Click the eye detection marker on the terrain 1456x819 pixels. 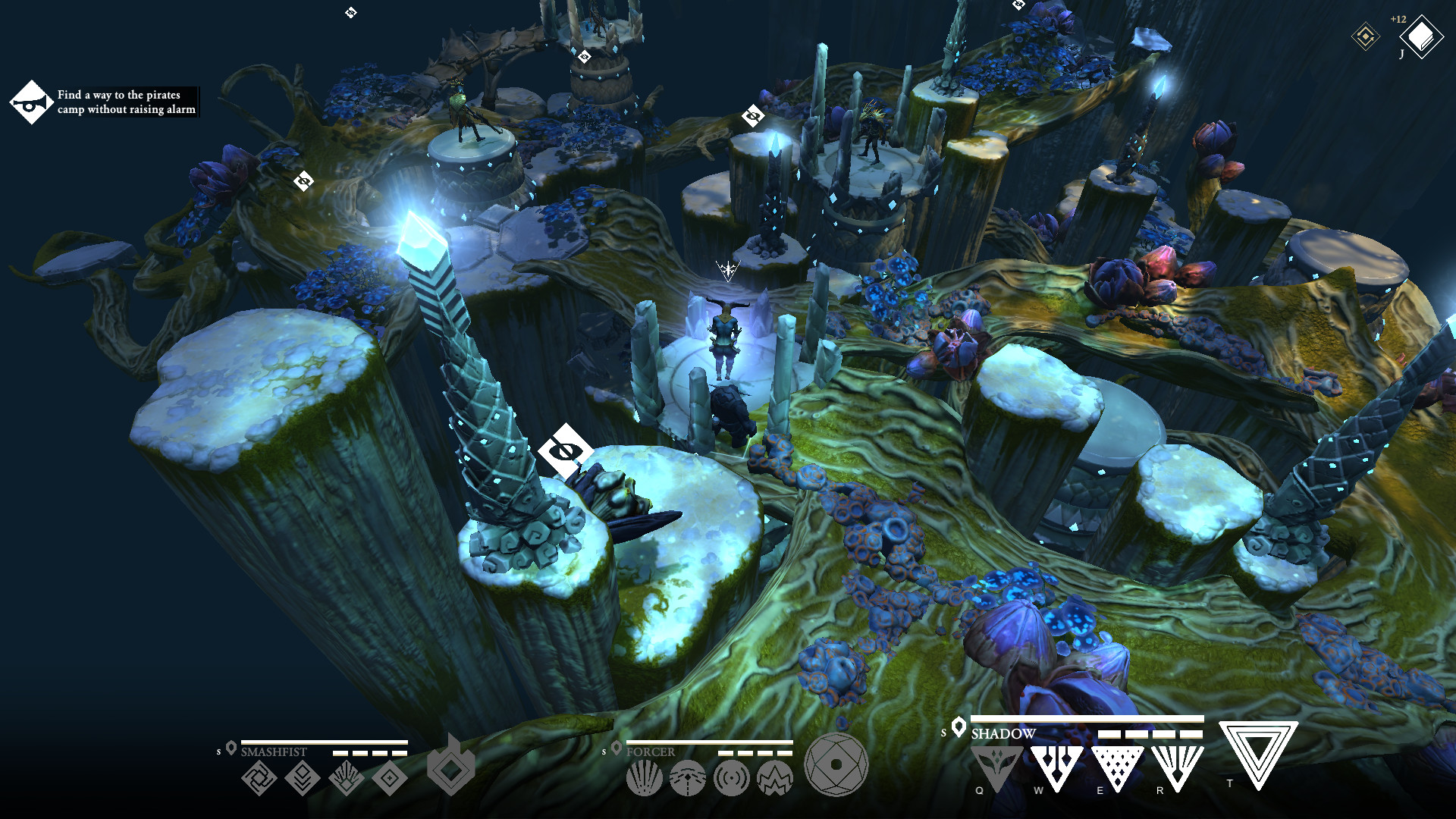pos(565,451)
